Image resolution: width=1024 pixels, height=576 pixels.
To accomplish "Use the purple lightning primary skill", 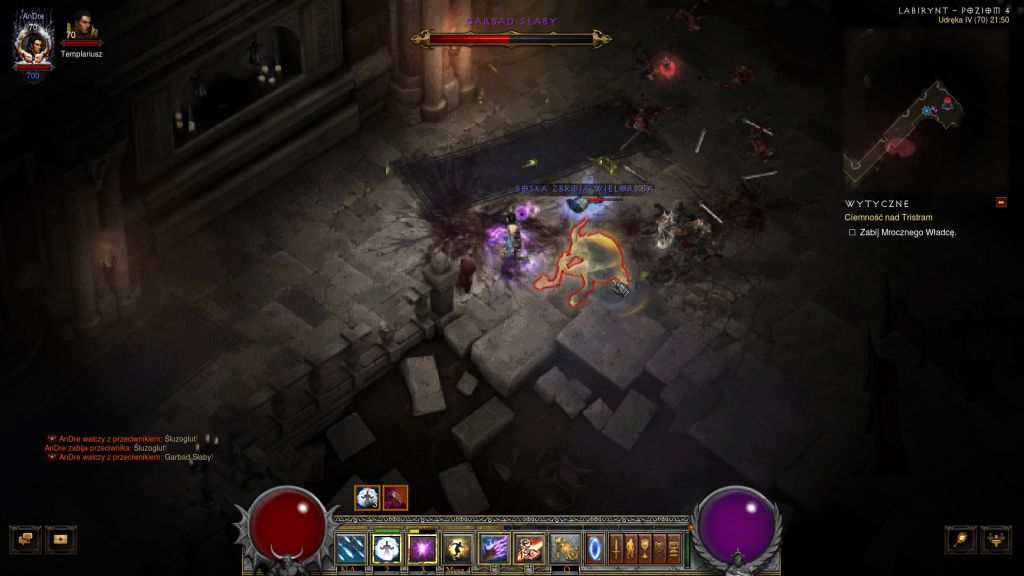I will pyautogui.click(x=494, y=548).
